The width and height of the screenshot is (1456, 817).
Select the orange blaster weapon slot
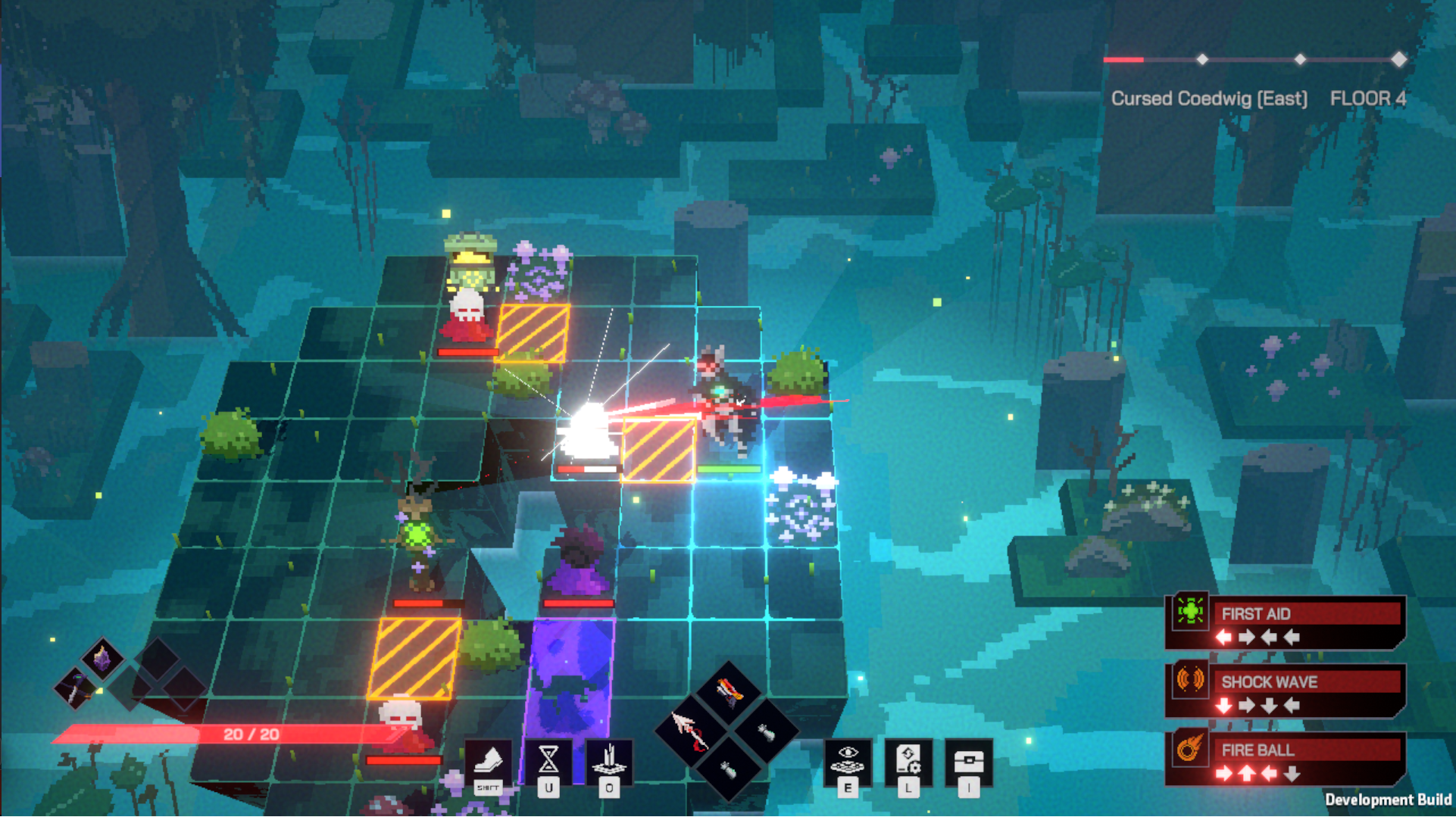[x=728, y=692]
